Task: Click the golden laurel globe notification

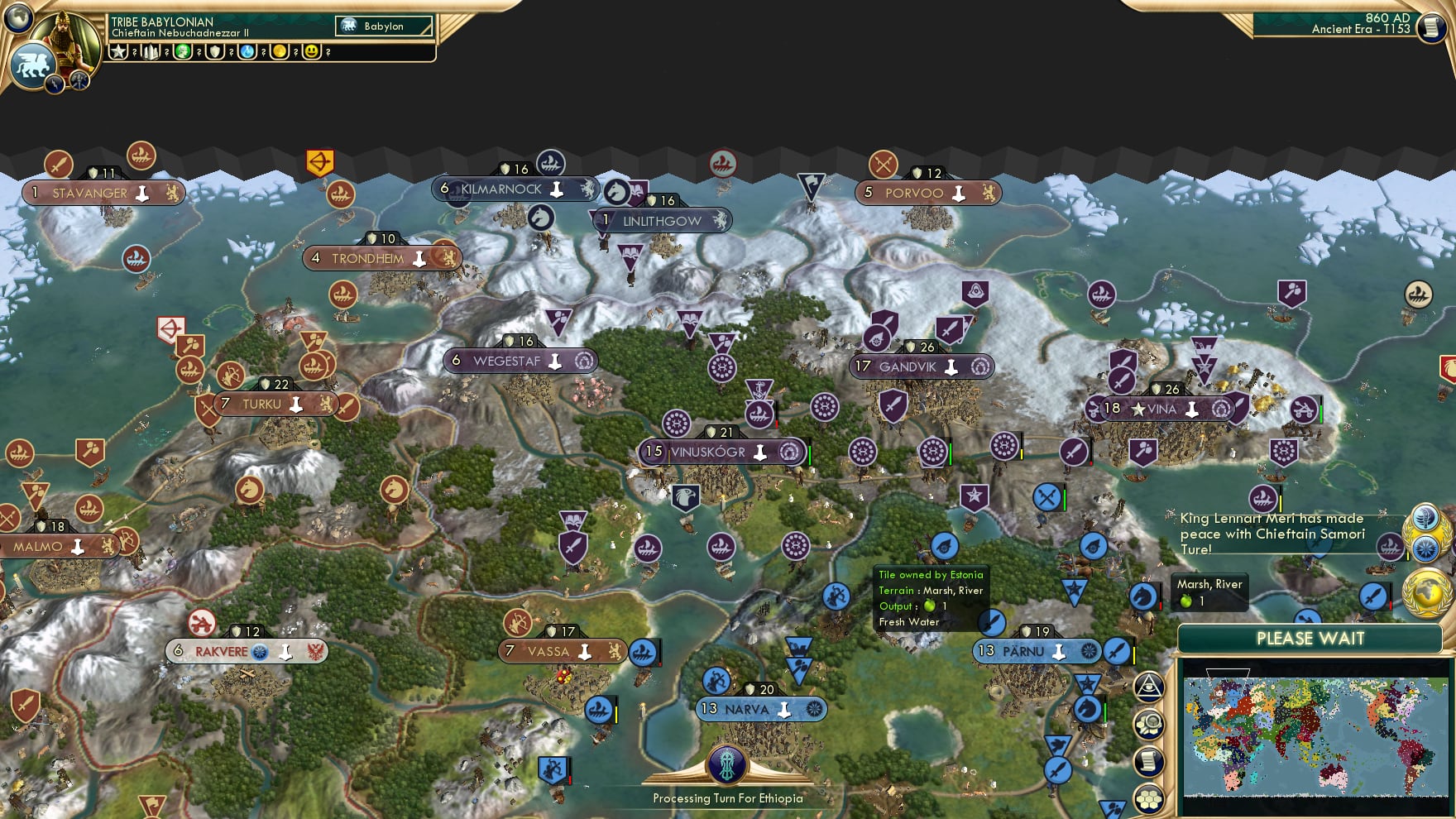Action: click(x=1426, y=591)
